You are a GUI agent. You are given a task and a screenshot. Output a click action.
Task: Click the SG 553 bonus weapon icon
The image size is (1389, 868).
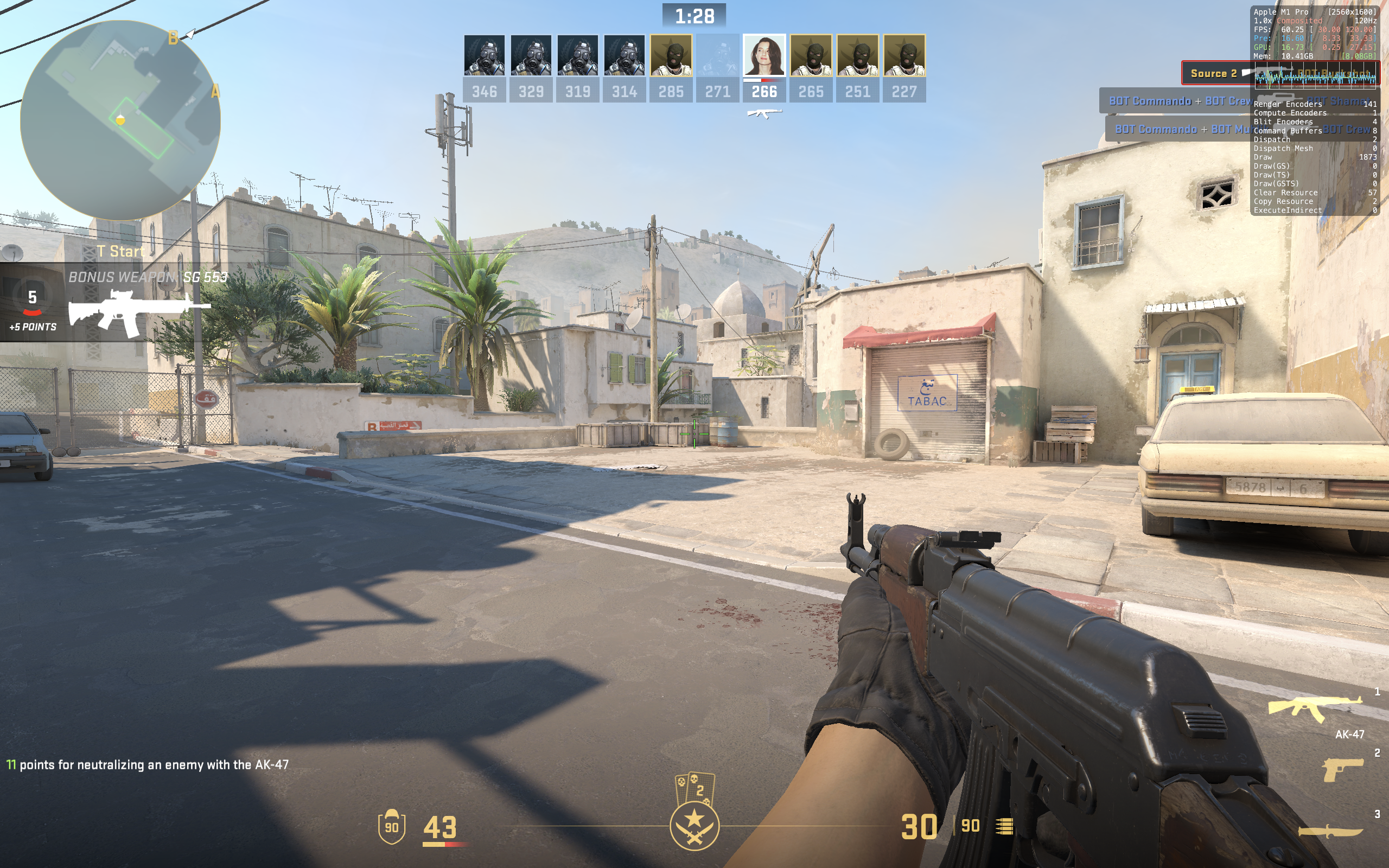(x=138, y=312)
